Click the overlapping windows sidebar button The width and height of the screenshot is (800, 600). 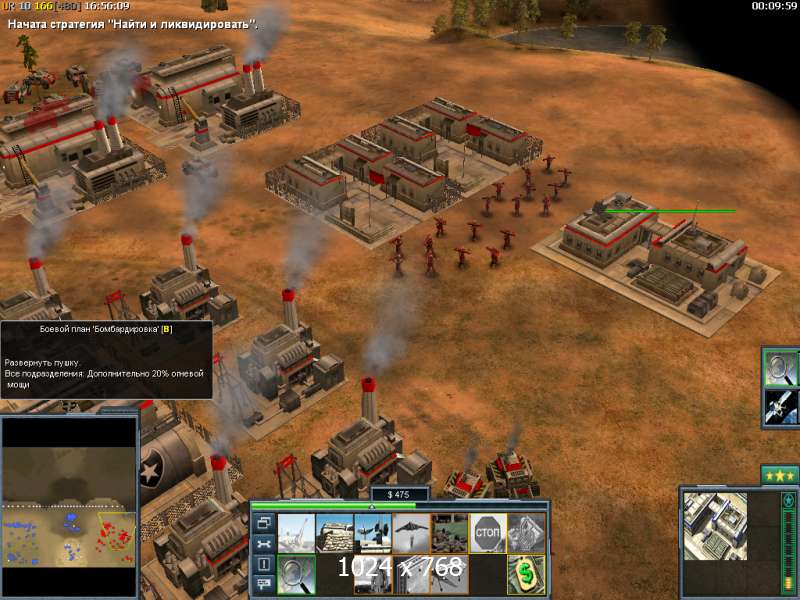pos(263,523)
